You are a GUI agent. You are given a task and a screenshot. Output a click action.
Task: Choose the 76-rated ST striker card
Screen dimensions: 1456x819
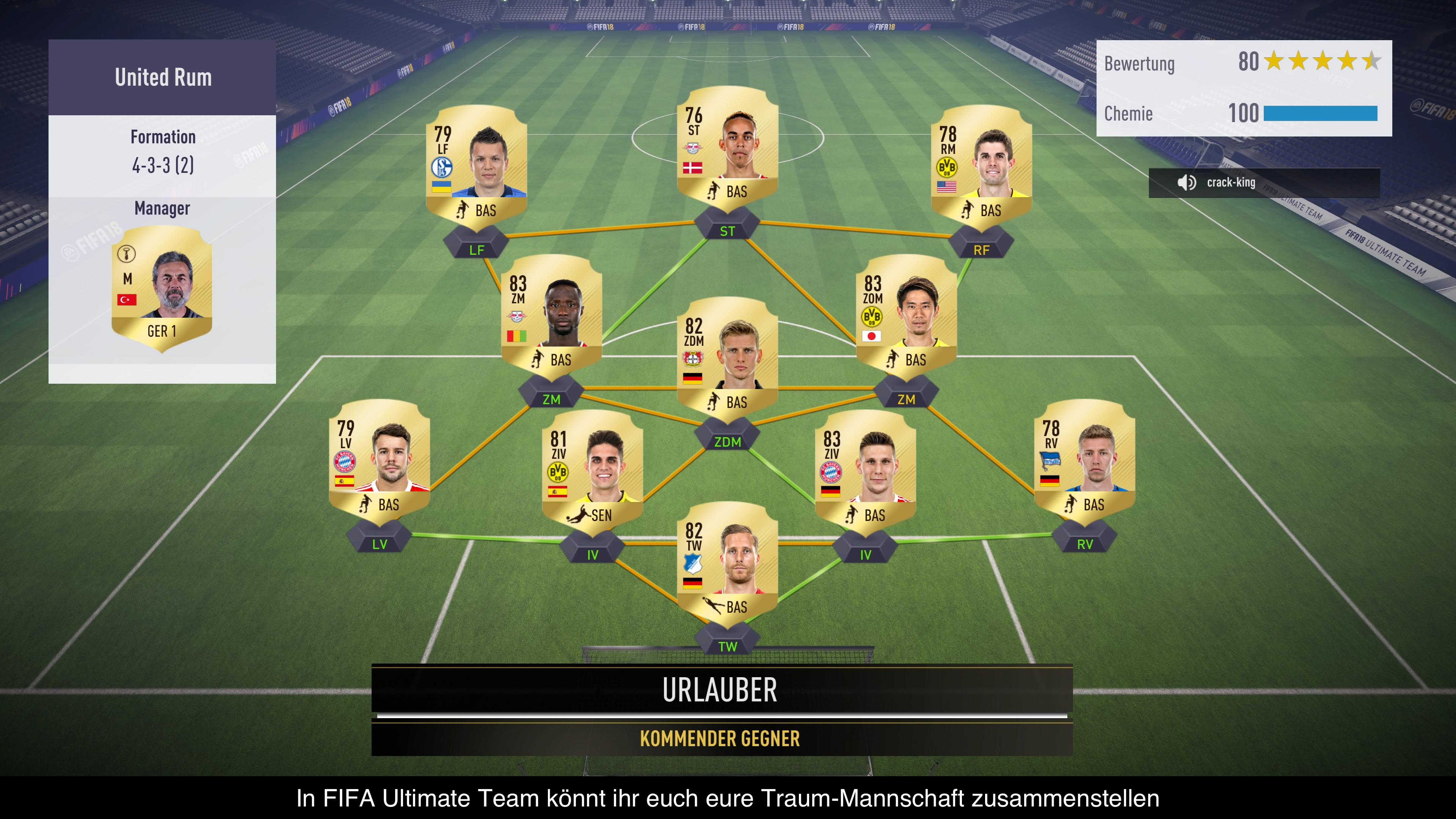click(x=728, y=148)
